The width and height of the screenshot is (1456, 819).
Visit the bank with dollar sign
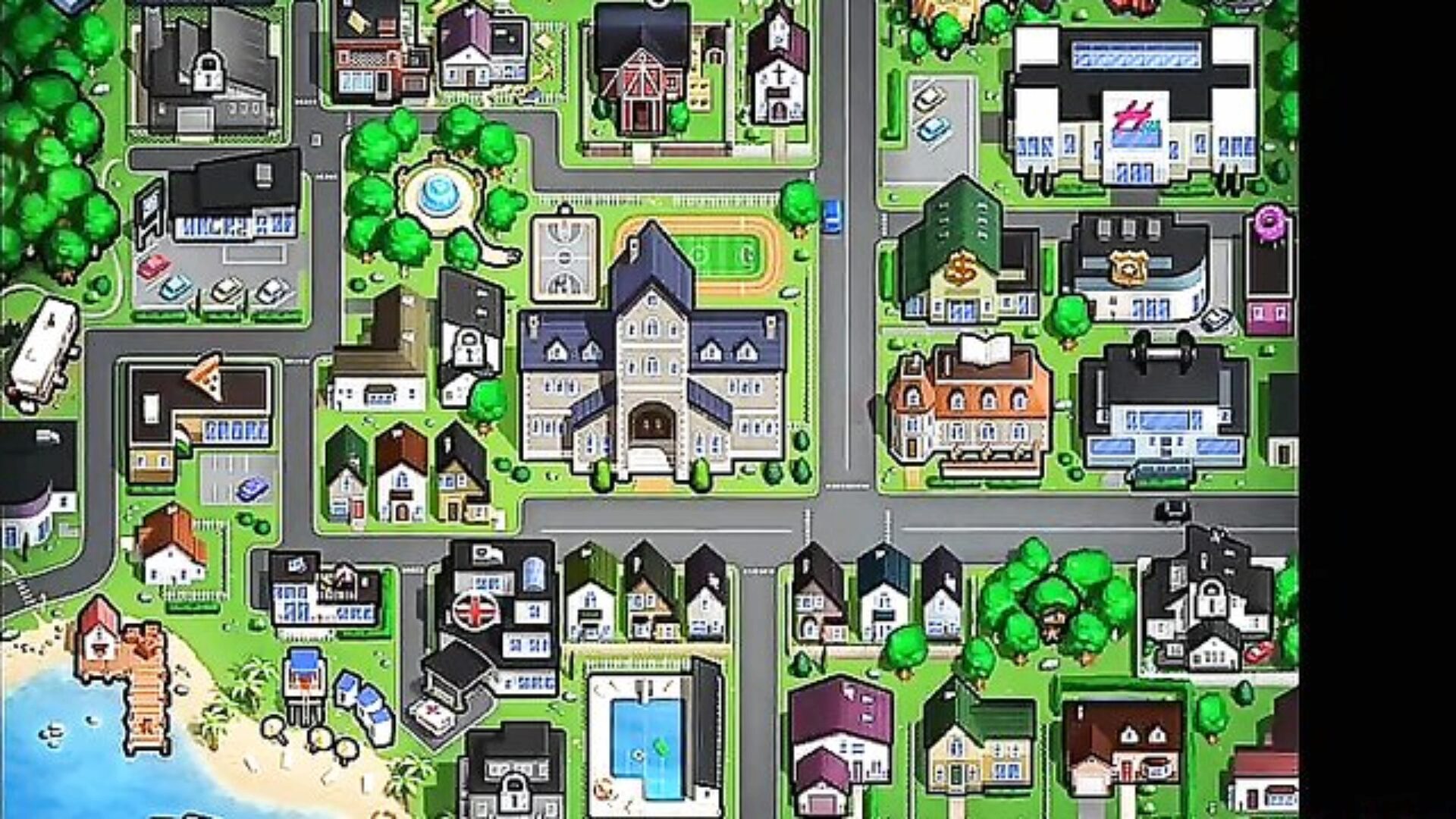click(963, 265)
